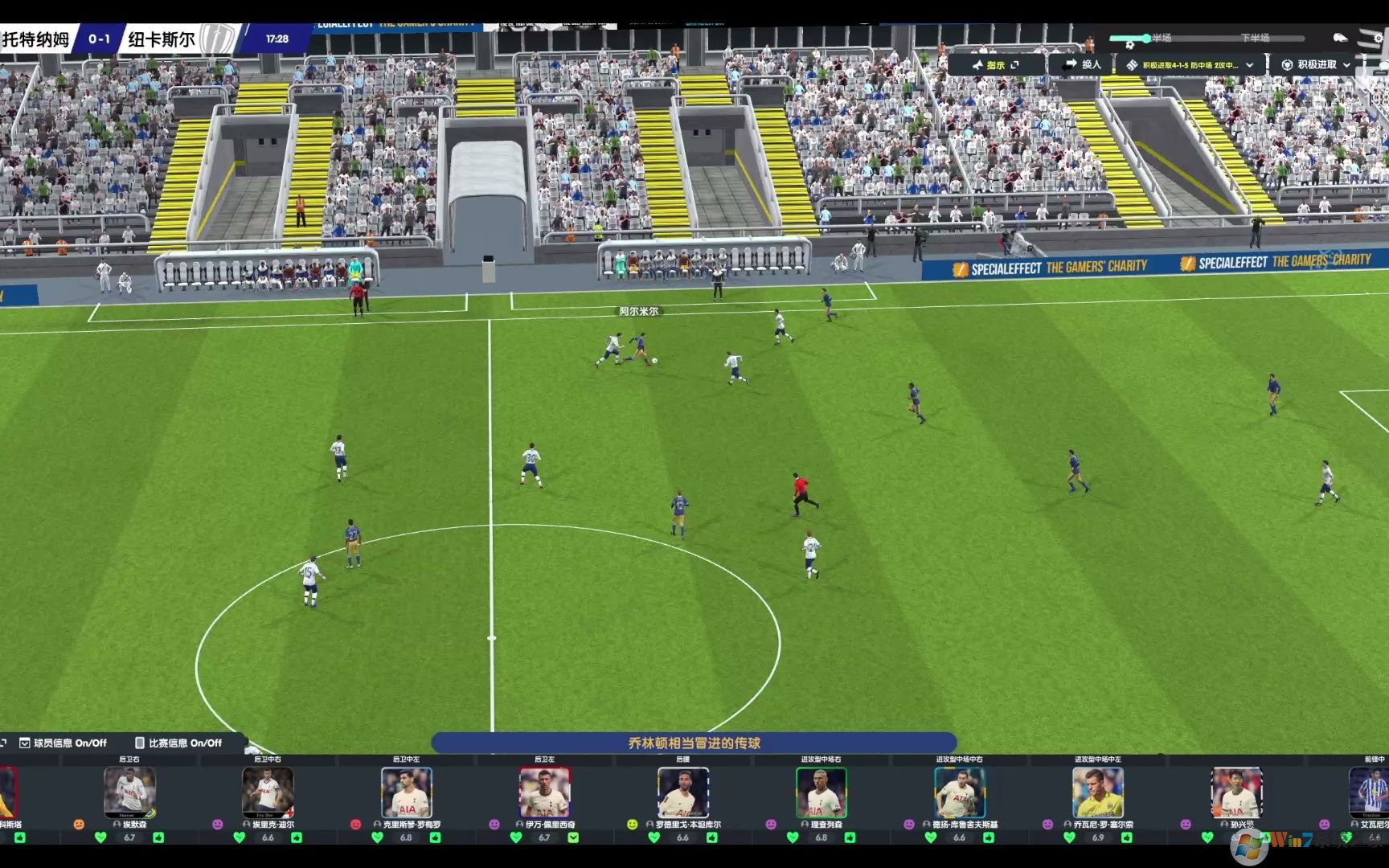Select the 后腰 defensive midfielder portrait
1389x868 pixels.
(683, 792)
